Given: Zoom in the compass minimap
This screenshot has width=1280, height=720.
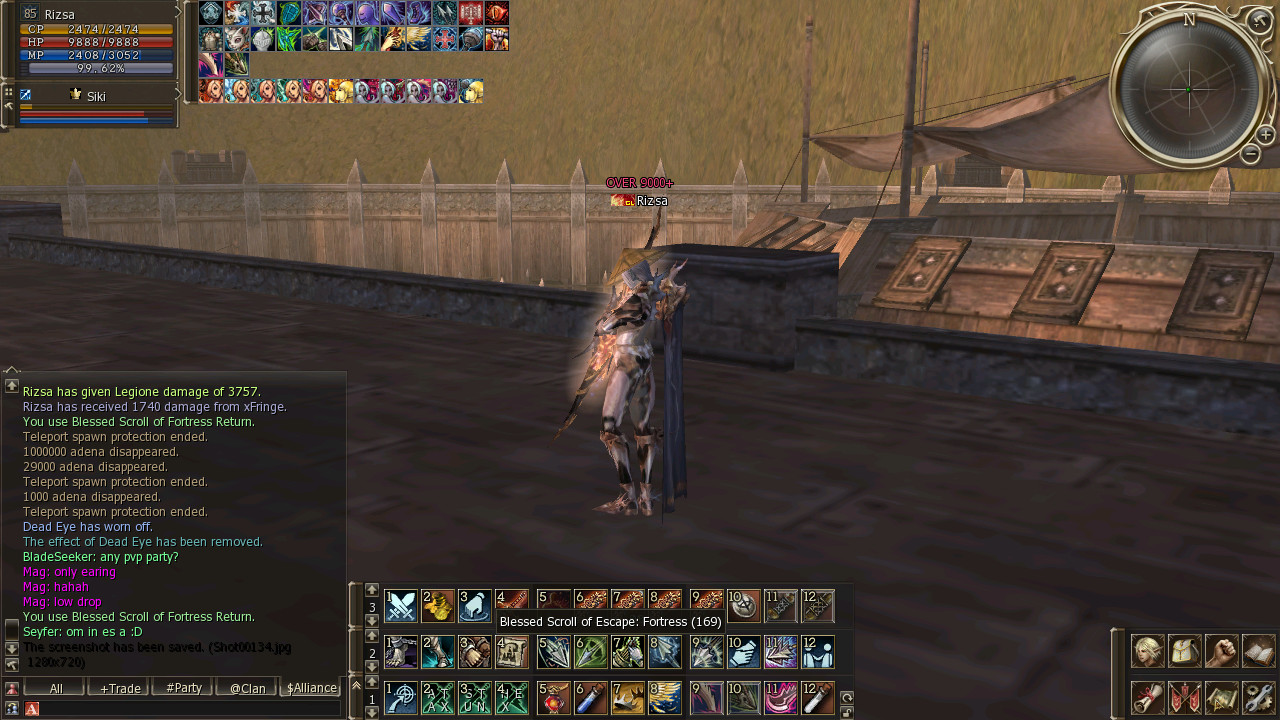Looking at the screenshot, I should pos(1265,135).
